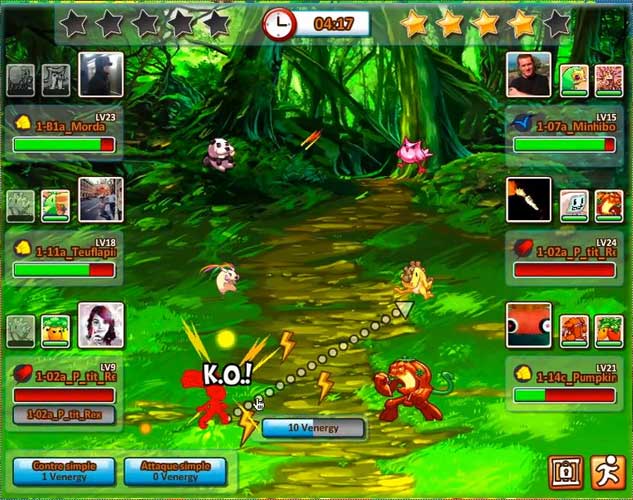View the street photo player avatar
The image size is (633, 500).
tap(101, 200)
